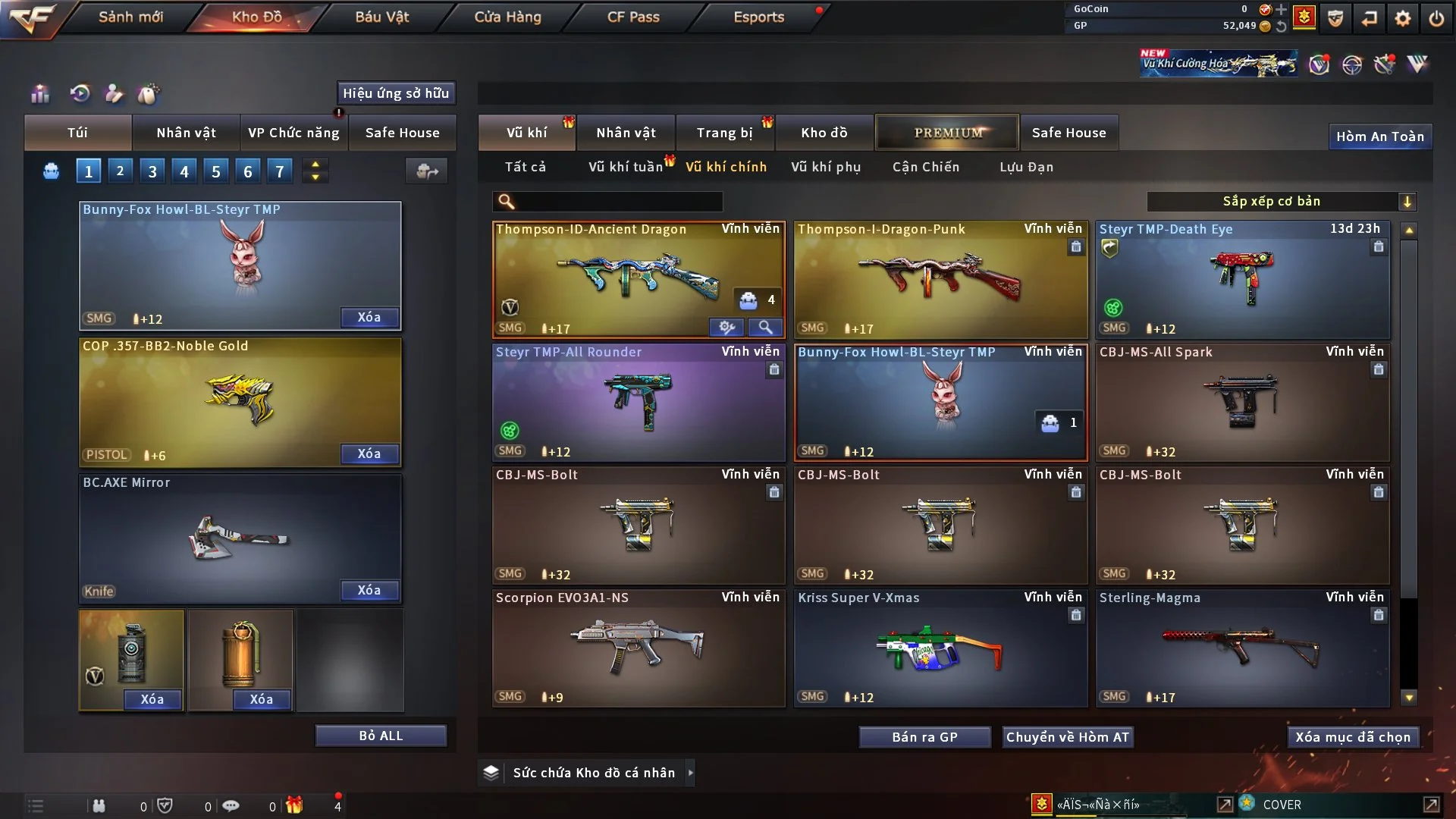Choose the Cận Chiến weapon filter
1456x819 pixels.
[x=926, y=167]
